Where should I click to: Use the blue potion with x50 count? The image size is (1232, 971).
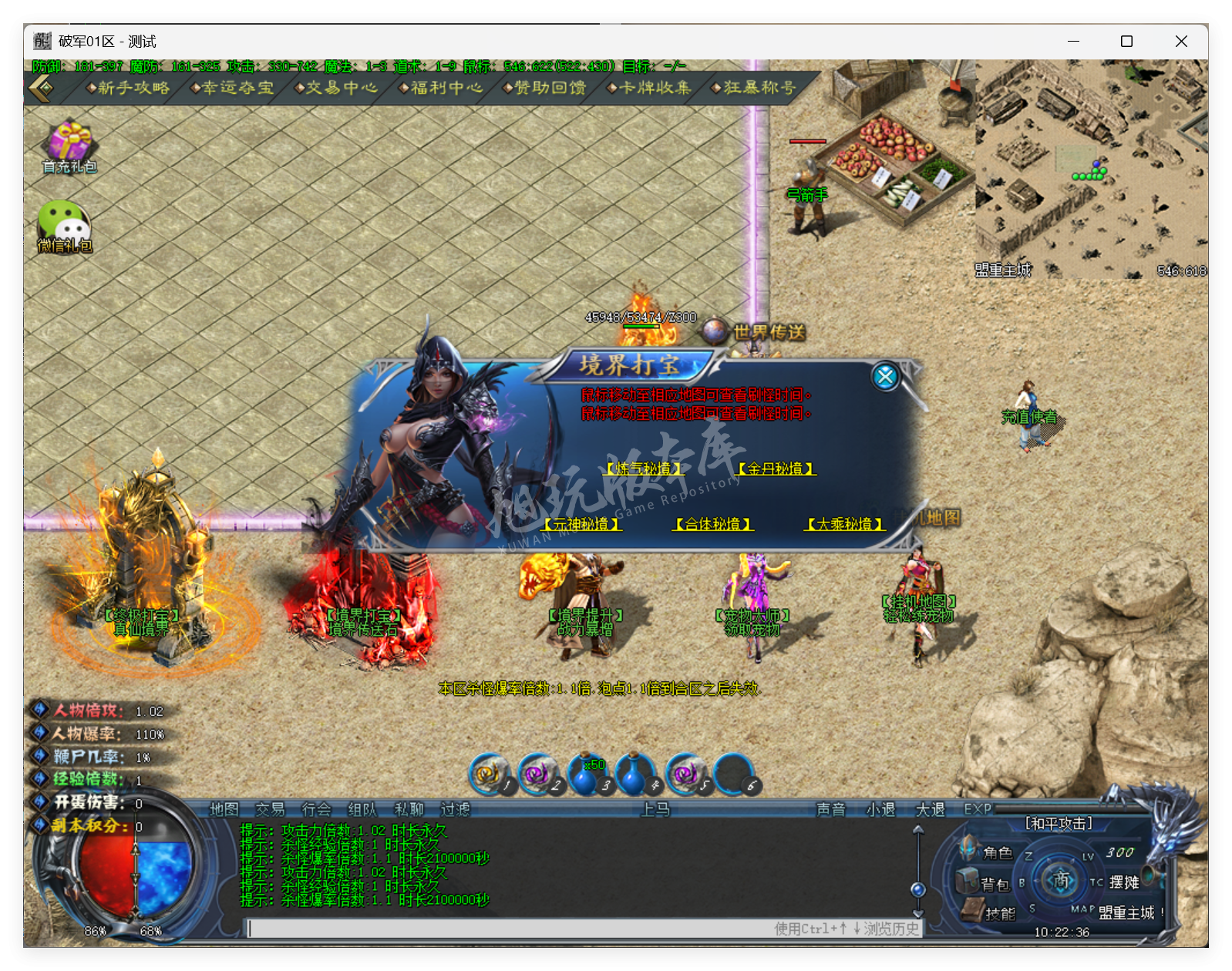pos(587,774)
